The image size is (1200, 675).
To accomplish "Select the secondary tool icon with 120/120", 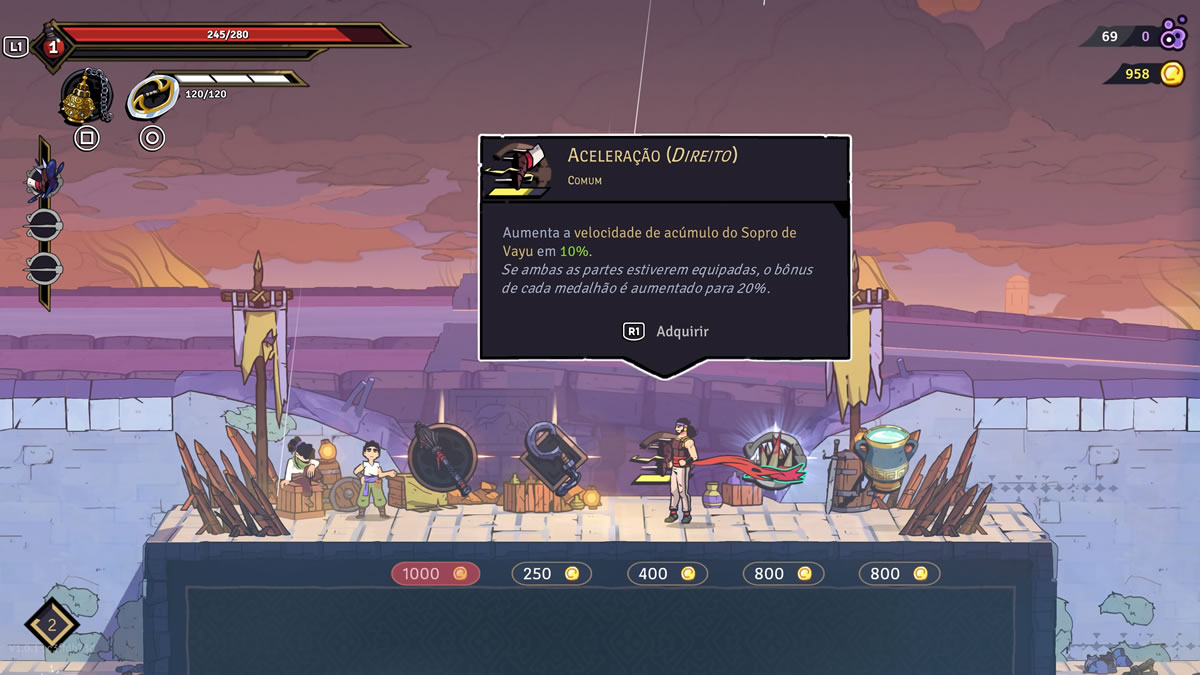I will pyautogui.click(x=152, y=98).
